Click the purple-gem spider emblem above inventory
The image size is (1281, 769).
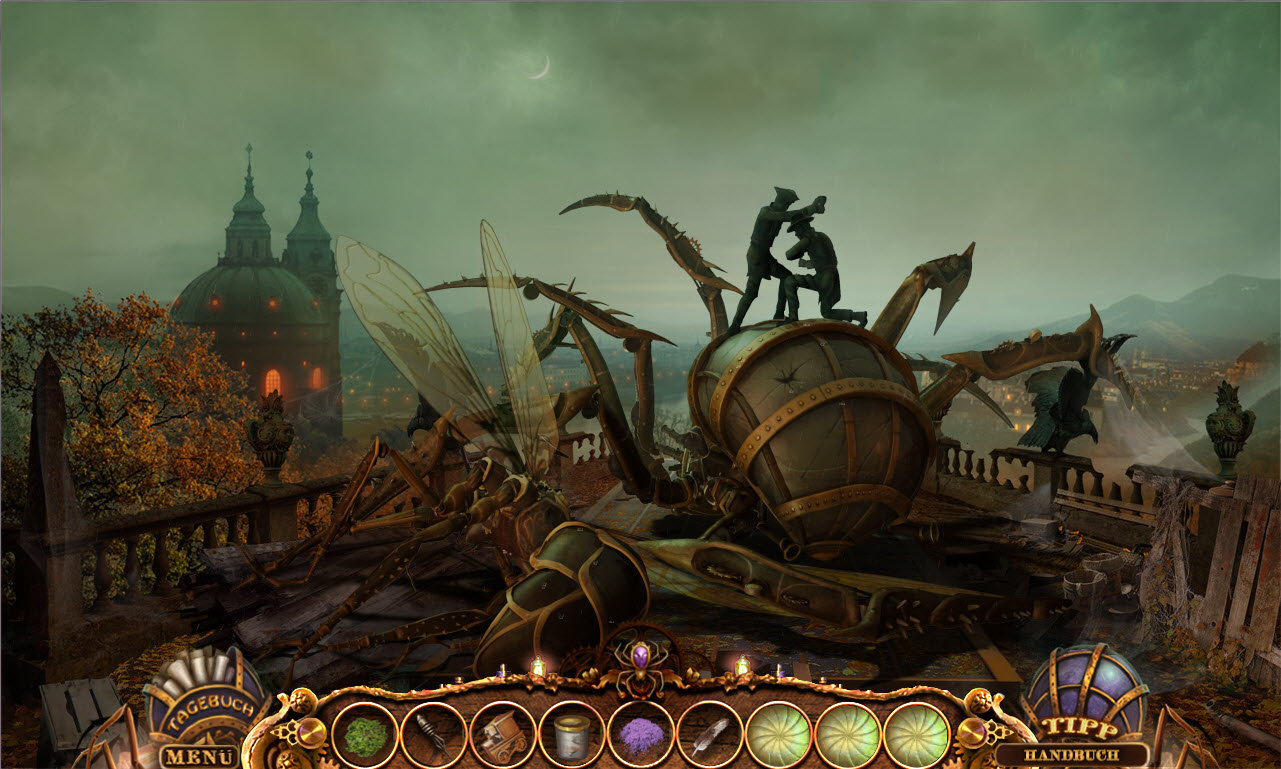point(640,659)
